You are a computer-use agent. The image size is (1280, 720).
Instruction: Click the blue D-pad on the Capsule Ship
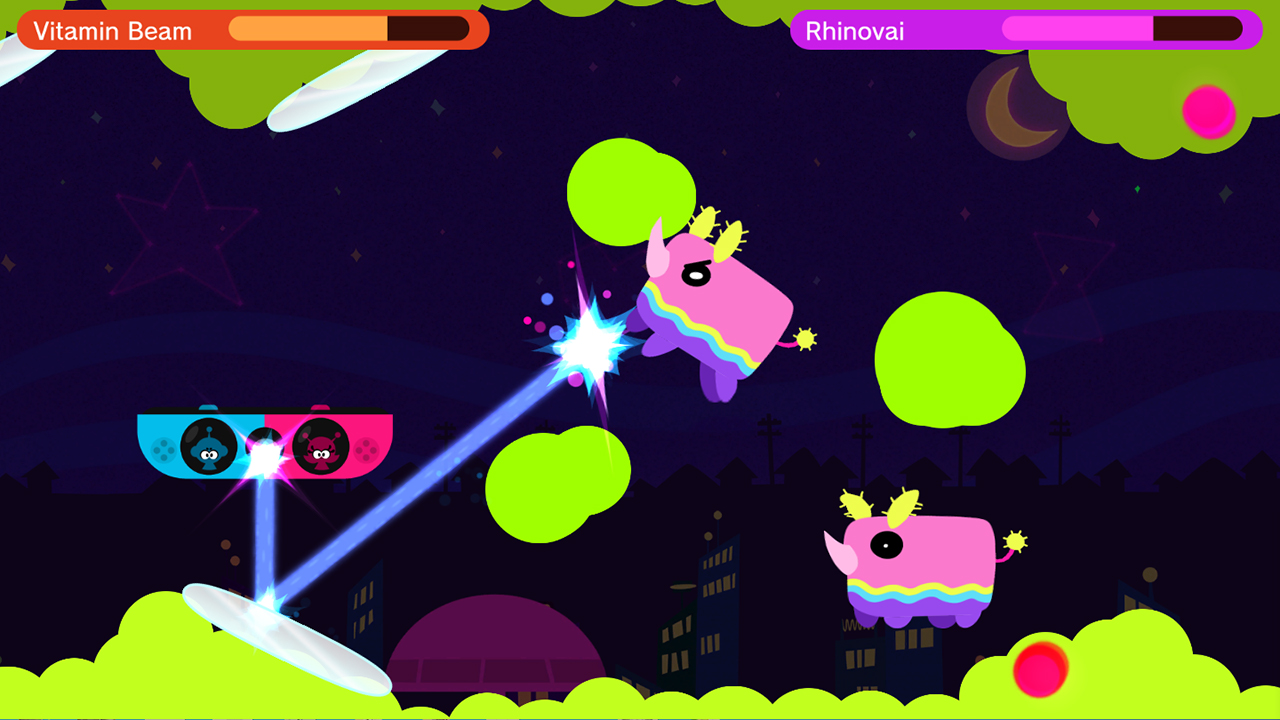[163, 450]
